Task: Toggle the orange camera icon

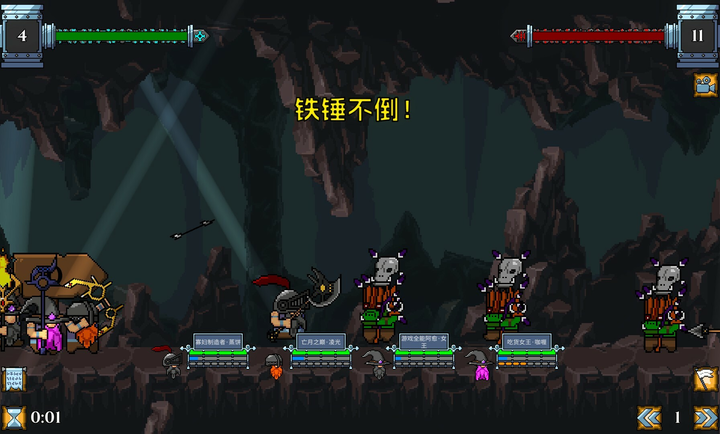Action: [706, 84]
